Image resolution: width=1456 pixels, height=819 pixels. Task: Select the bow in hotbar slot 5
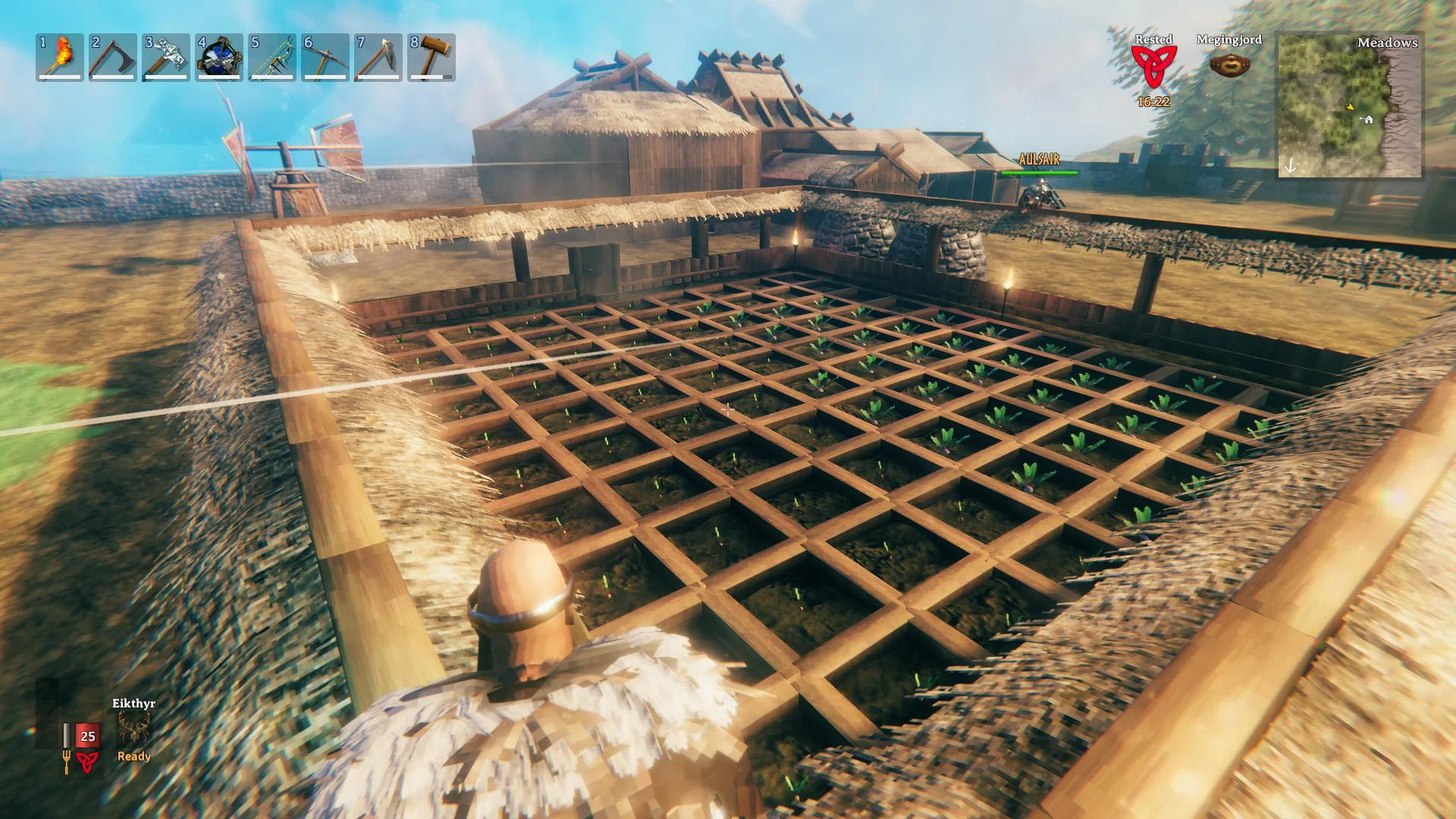point(272,59)
